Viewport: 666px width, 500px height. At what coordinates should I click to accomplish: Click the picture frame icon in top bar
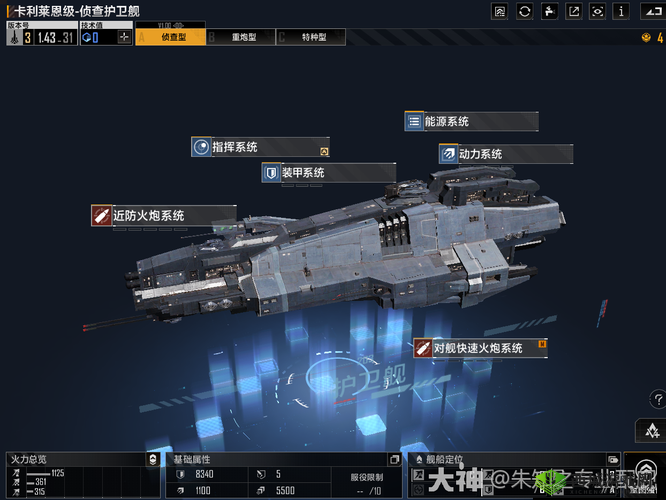500,11
